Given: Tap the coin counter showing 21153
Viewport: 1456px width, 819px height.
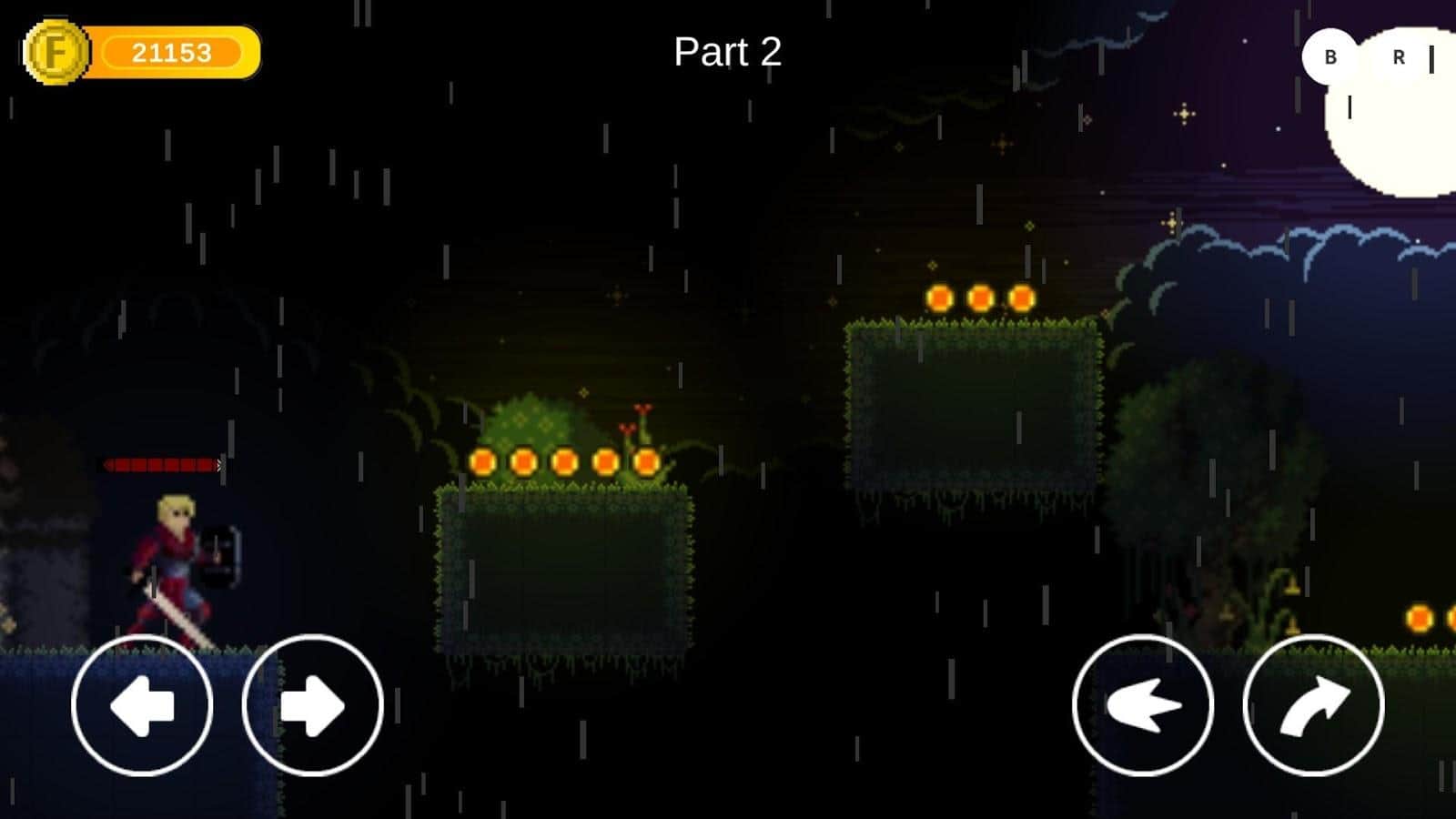Looking at the screenshot, I should (175, 51).
